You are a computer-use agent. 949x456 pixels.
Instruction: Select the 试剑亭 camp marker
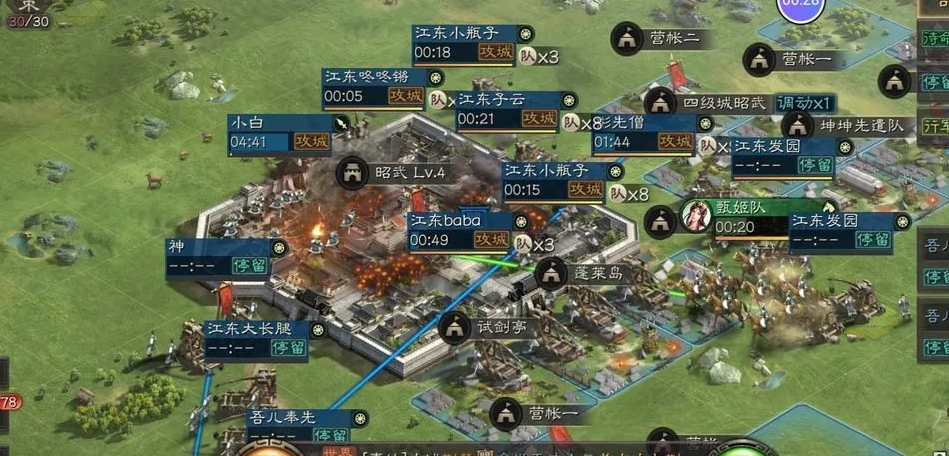click(456, 326)
